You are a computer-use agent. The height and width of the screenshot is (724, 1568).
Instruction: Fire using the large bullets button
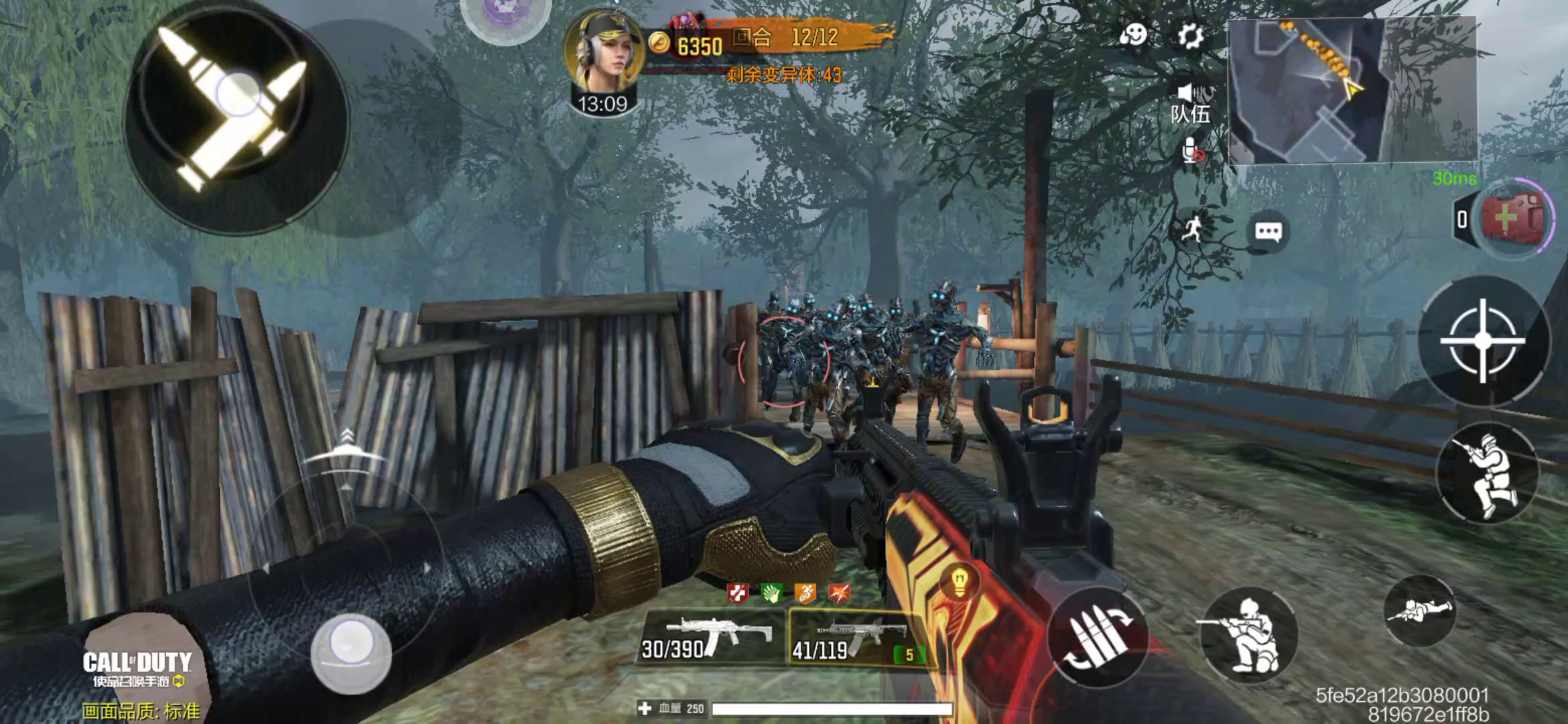pyautogui.click(x=235, y=119)
